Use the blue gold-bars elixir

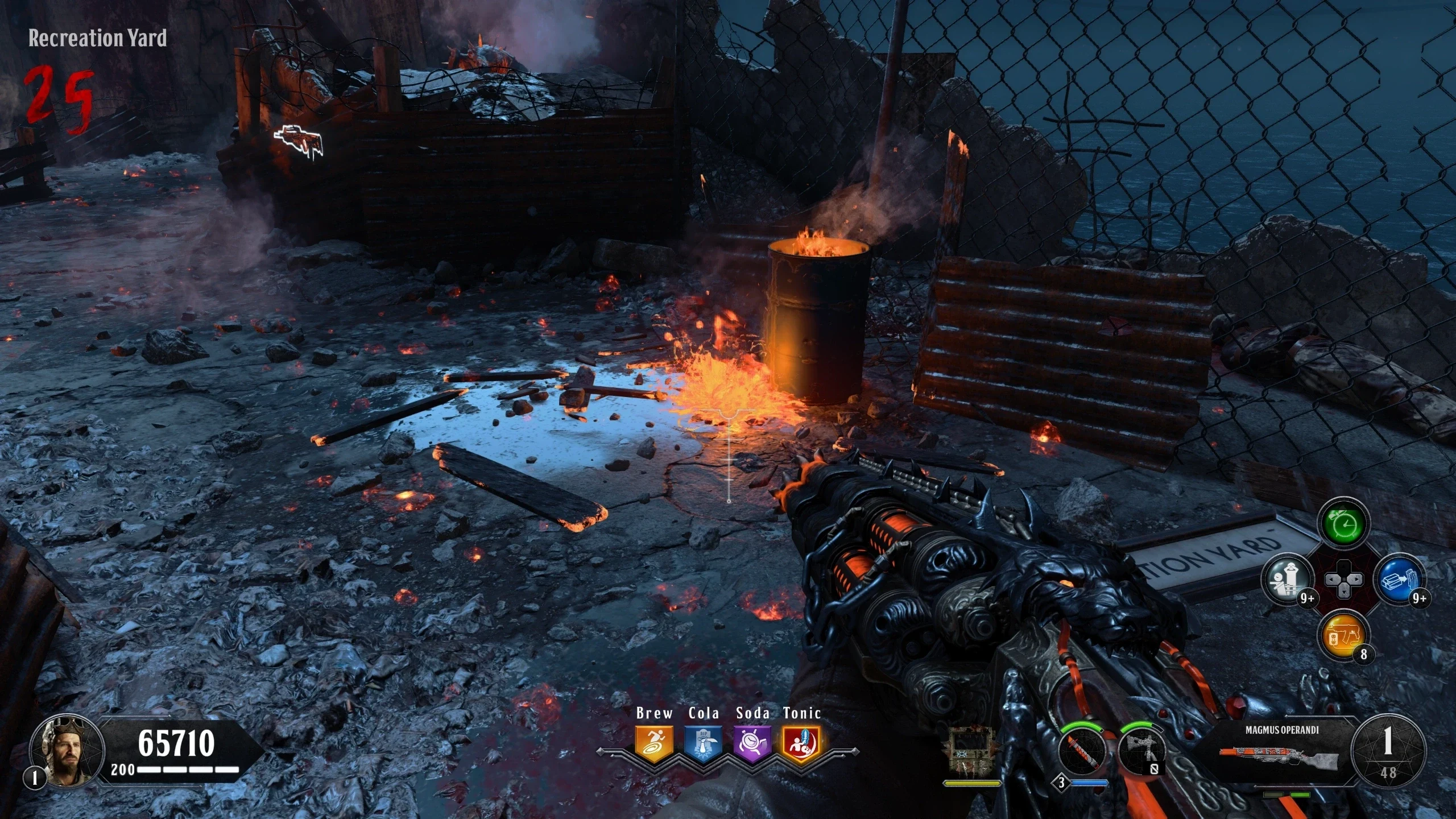1400,580
